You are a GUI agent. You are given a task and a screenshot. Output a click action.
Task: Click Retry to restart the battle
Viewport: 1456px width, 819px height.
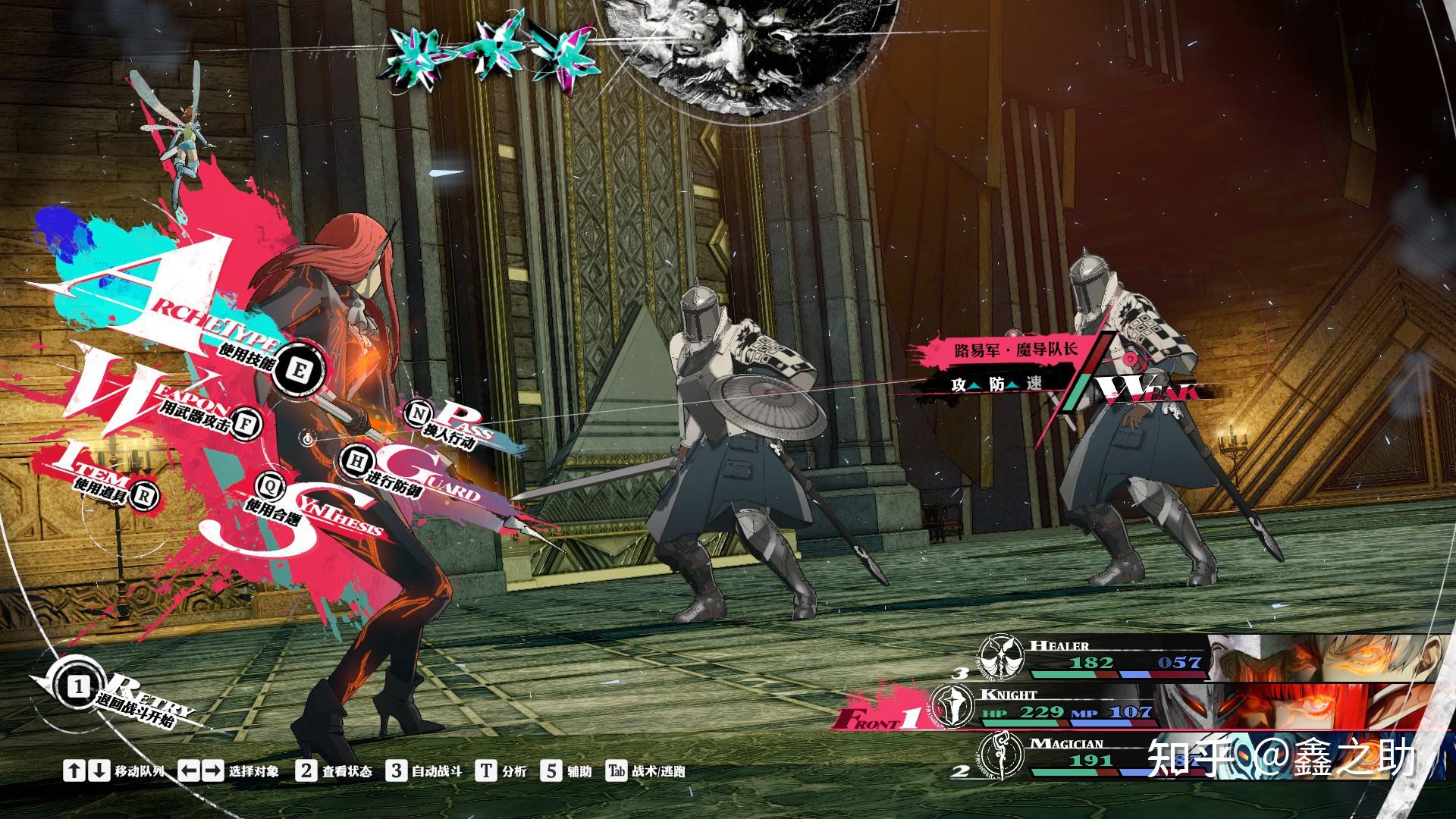click(x=79, y=688)
